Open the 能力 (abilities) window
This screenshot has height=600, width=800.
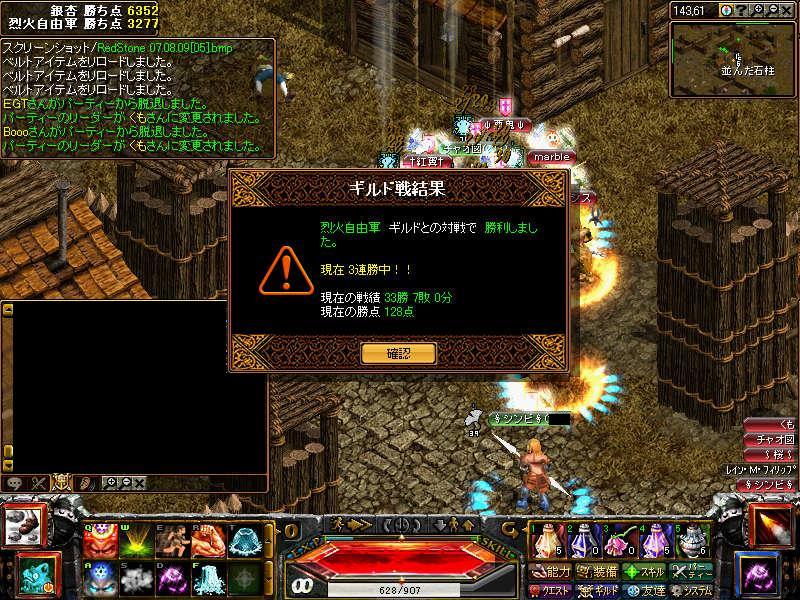click(552, 572)
